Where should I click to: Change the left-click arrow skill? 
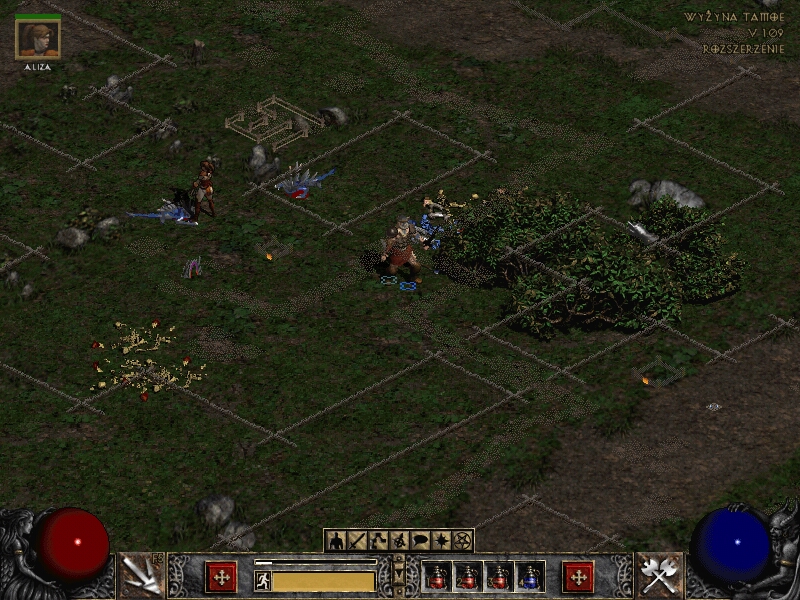tap(141, 575)
